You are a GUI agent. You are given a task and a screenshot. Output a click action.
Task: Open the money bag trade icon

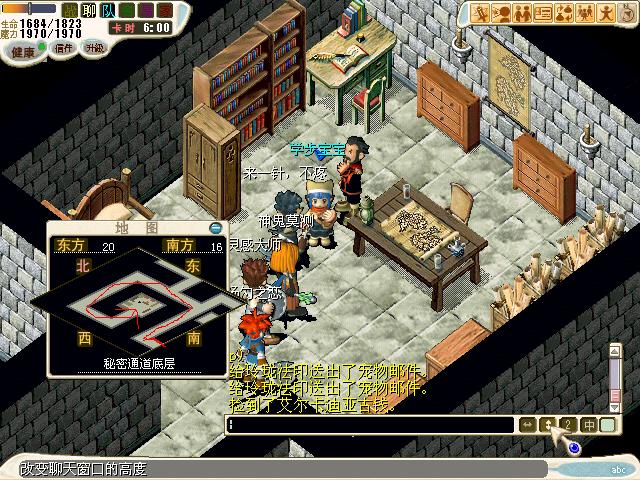point(564,13)
